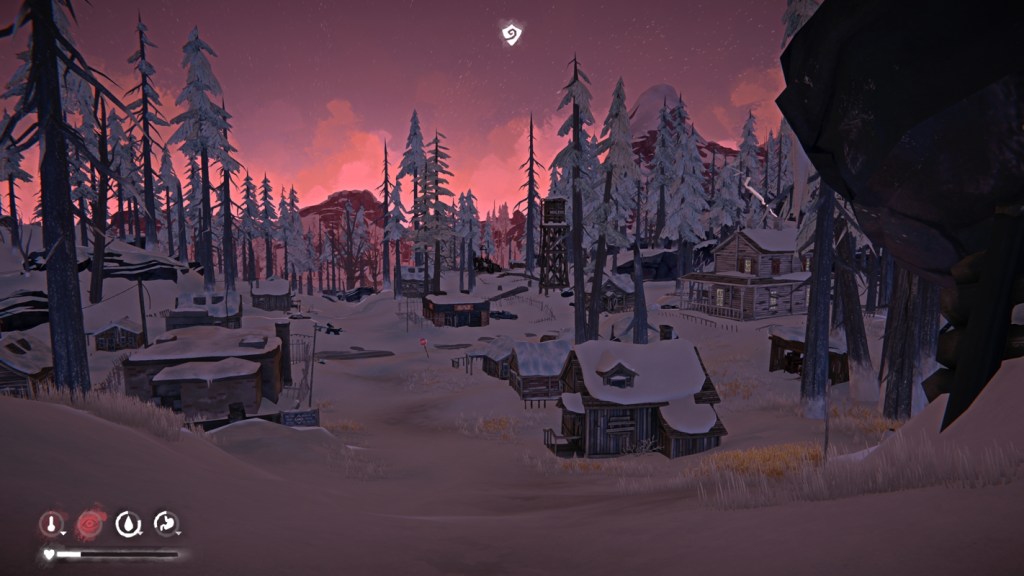
Task: Check the water drop thirst icon
Action: point(128,523)
